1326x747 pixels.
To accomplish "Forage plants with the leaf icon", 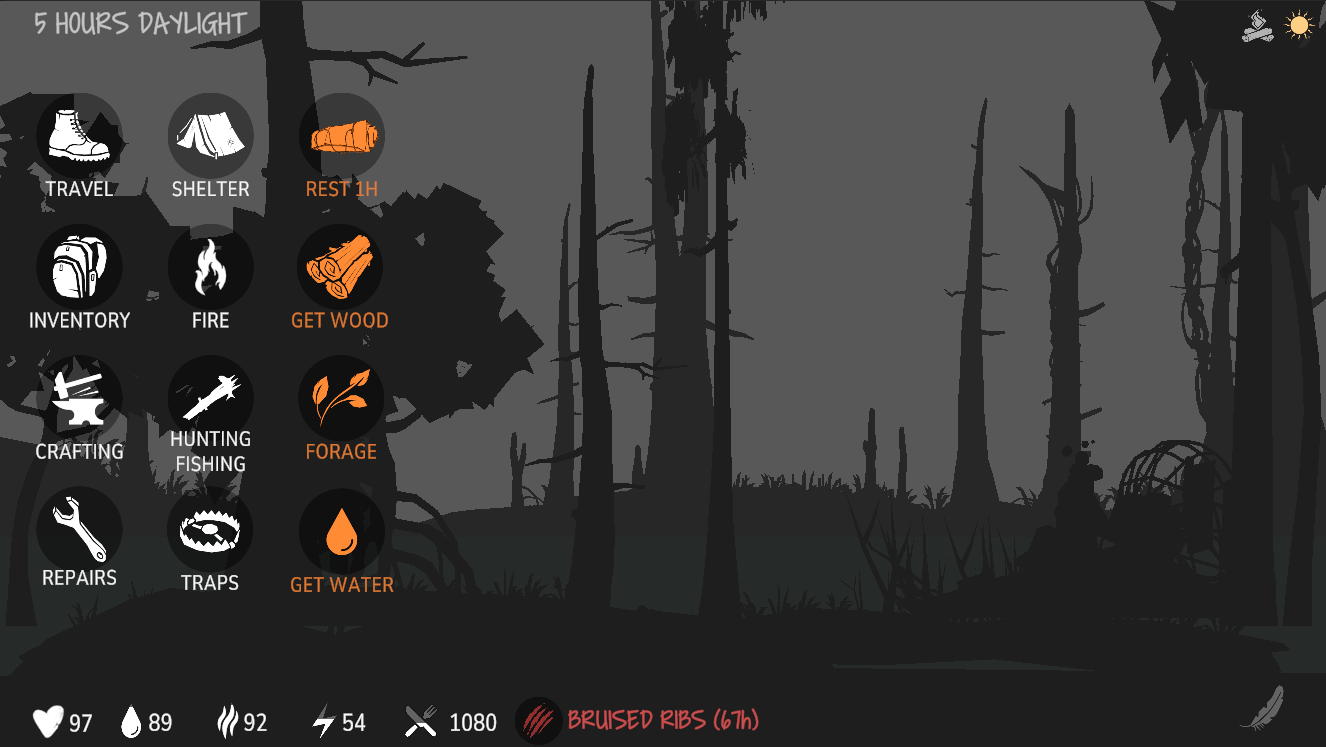I will 341,397.
